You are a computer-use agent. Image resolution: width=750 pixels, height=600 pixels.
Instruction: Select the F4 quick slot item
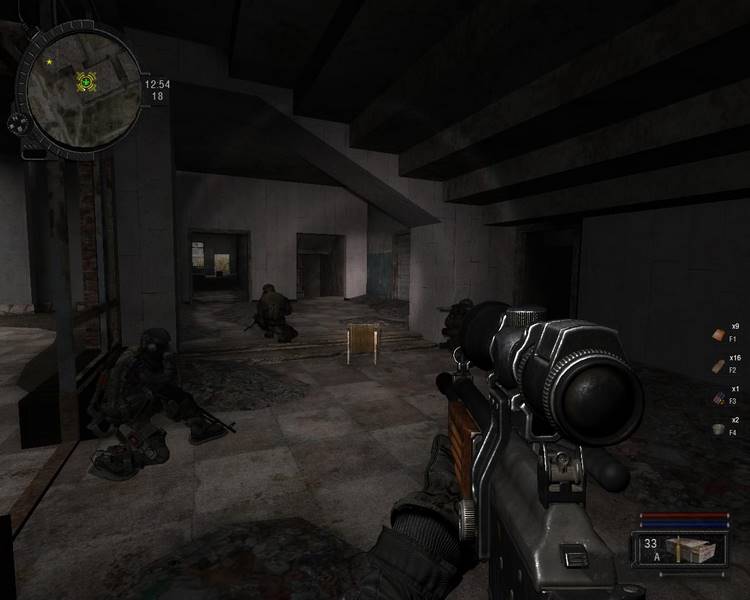coord(719,428)
